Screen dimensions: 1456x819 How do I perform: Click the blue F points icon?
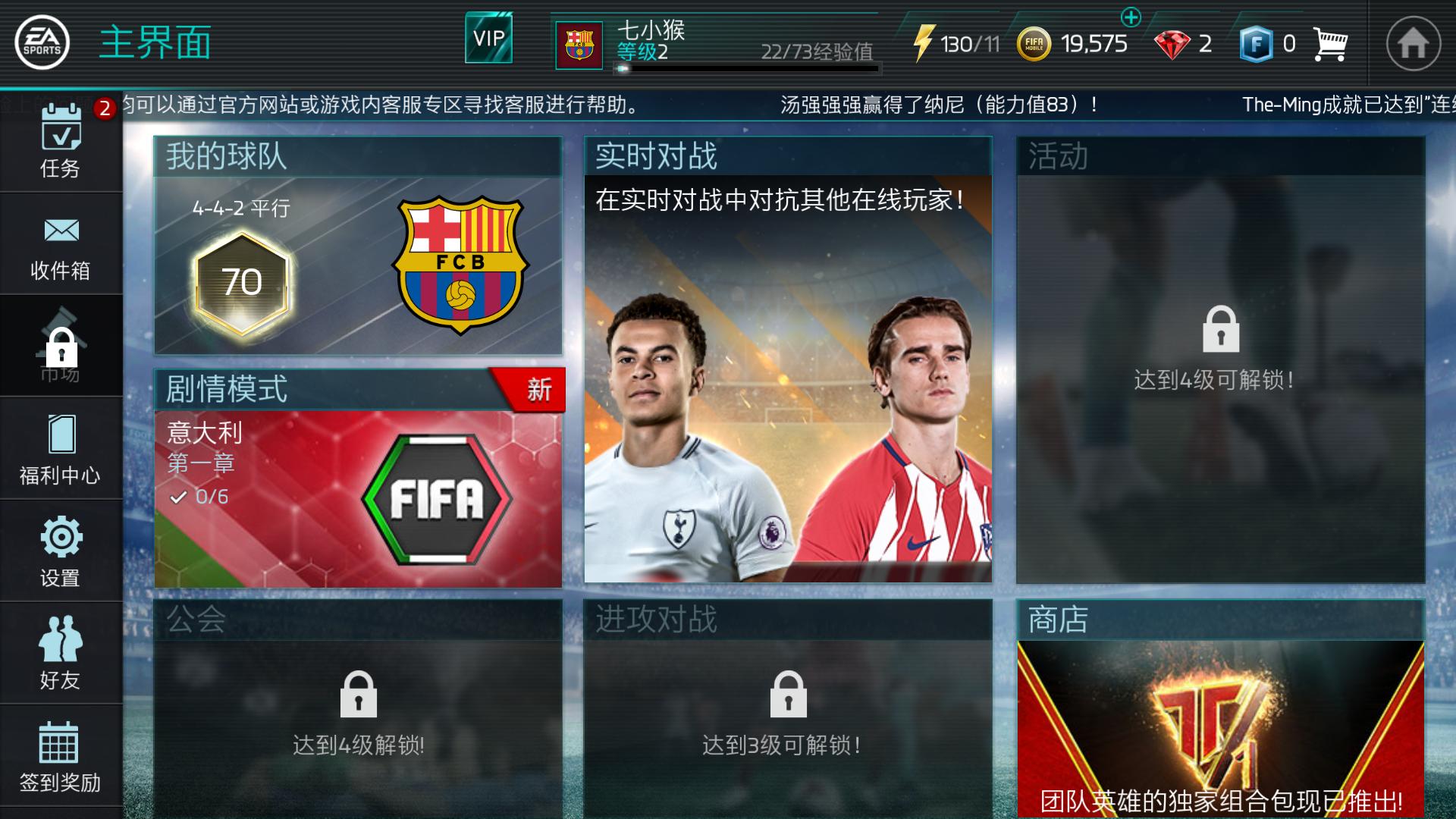[x=1259, y=43]
